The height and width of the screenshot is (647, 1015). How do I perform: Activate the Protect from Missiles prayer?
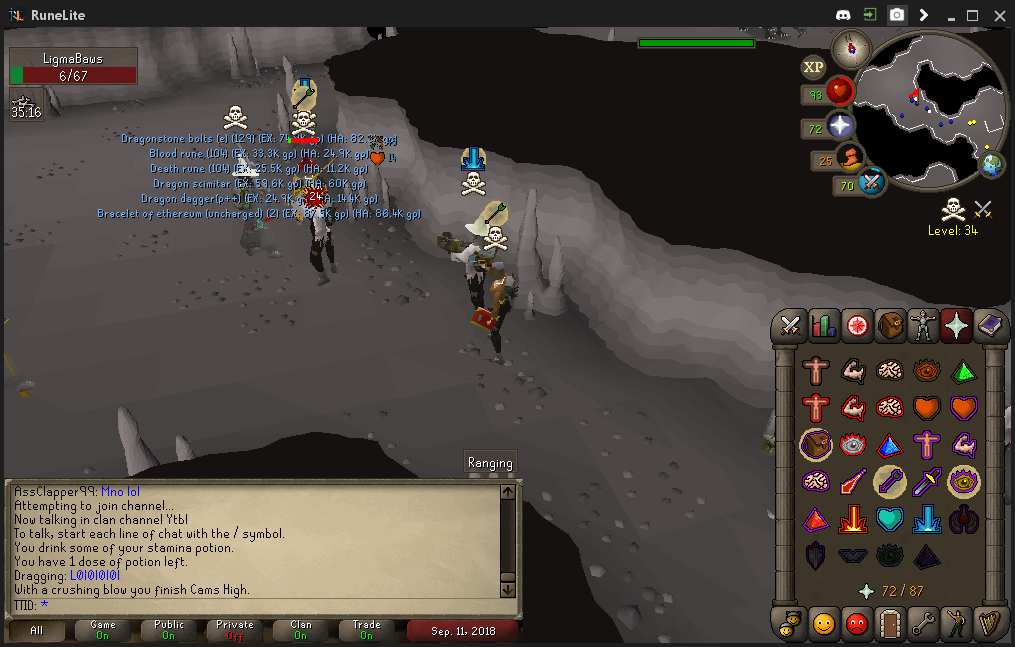click(x=891, y=482)
